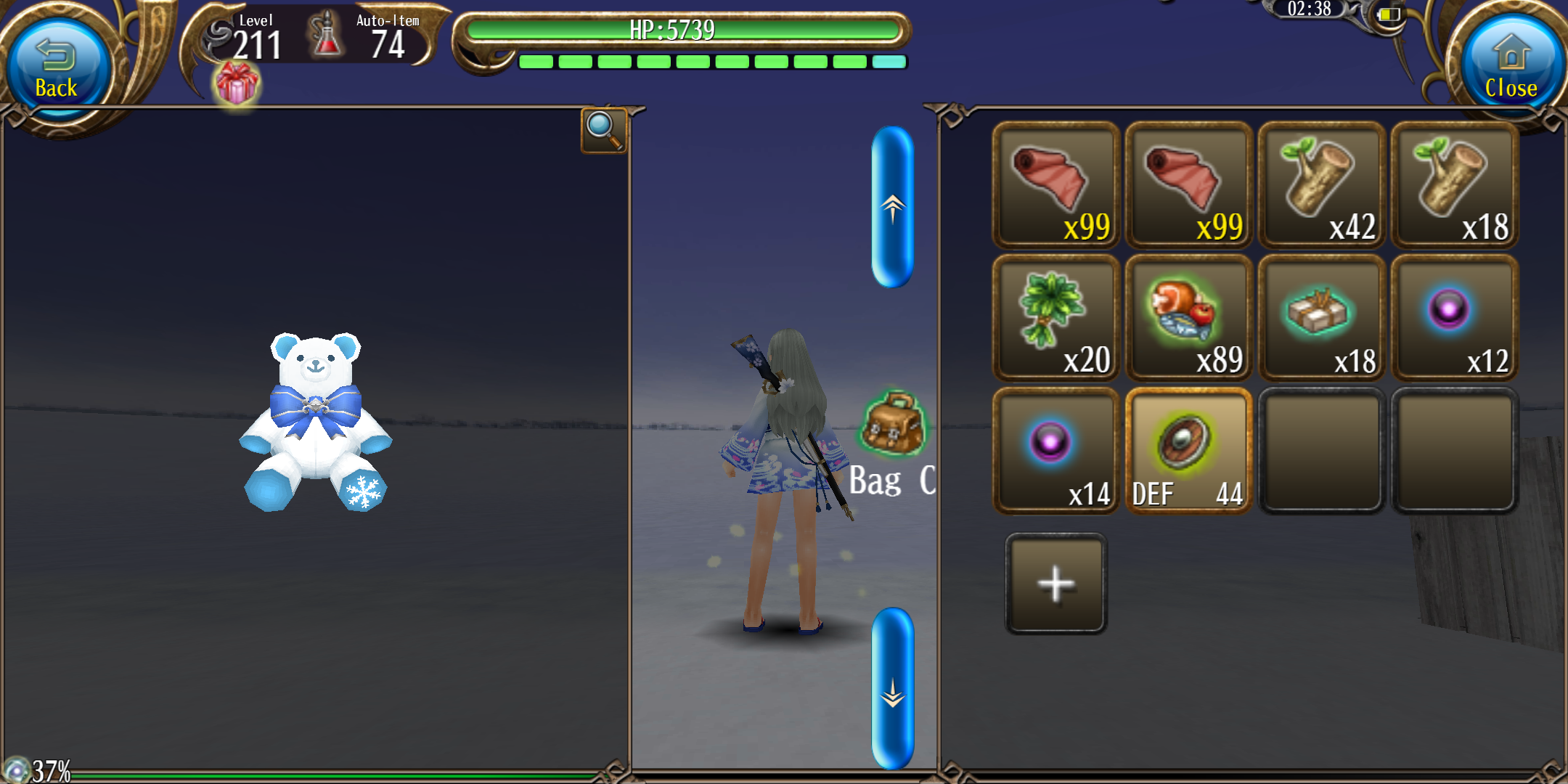This screenshot has width=1568, height=784.
Task: Add a slot with the plus button
Action: [1055, 584]
